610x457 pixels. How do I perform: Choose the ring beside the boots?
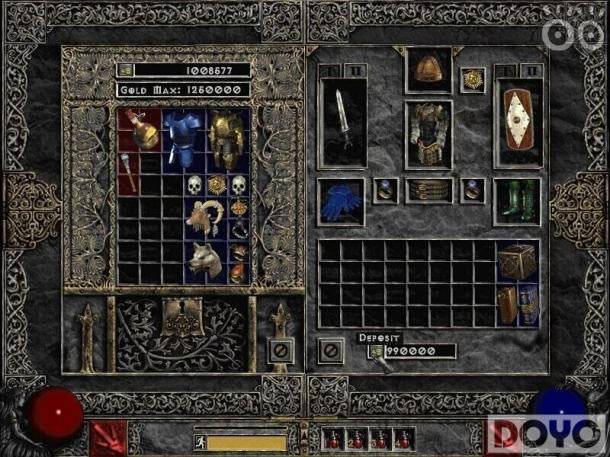pyautogui.click(x=474, y=189)
